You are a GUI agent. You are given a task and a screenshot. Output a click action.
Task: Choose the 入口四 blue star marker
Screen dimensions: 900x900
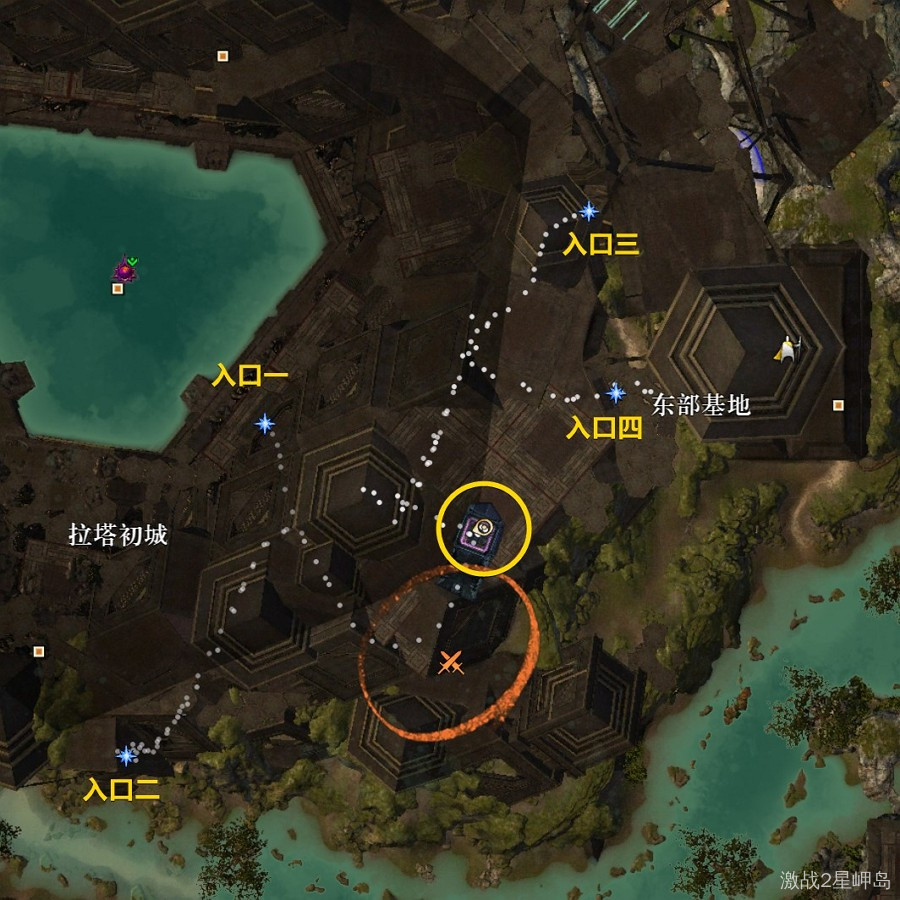click(x=615, y=393)
